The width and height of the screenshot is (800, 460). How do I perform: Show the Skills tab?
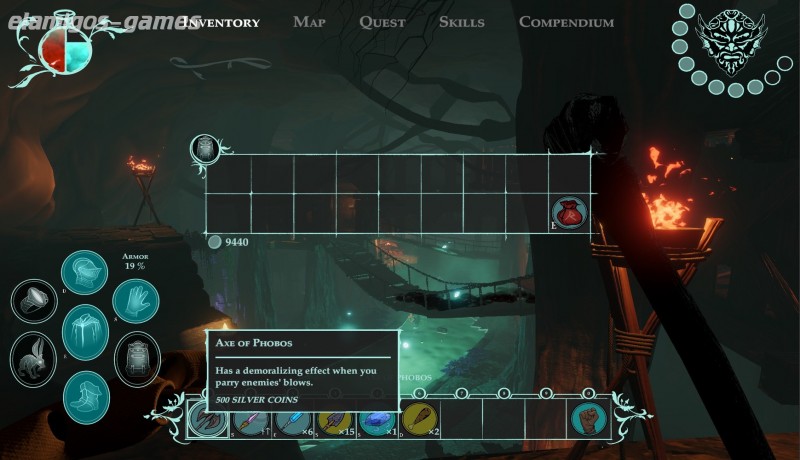point(461,22)
